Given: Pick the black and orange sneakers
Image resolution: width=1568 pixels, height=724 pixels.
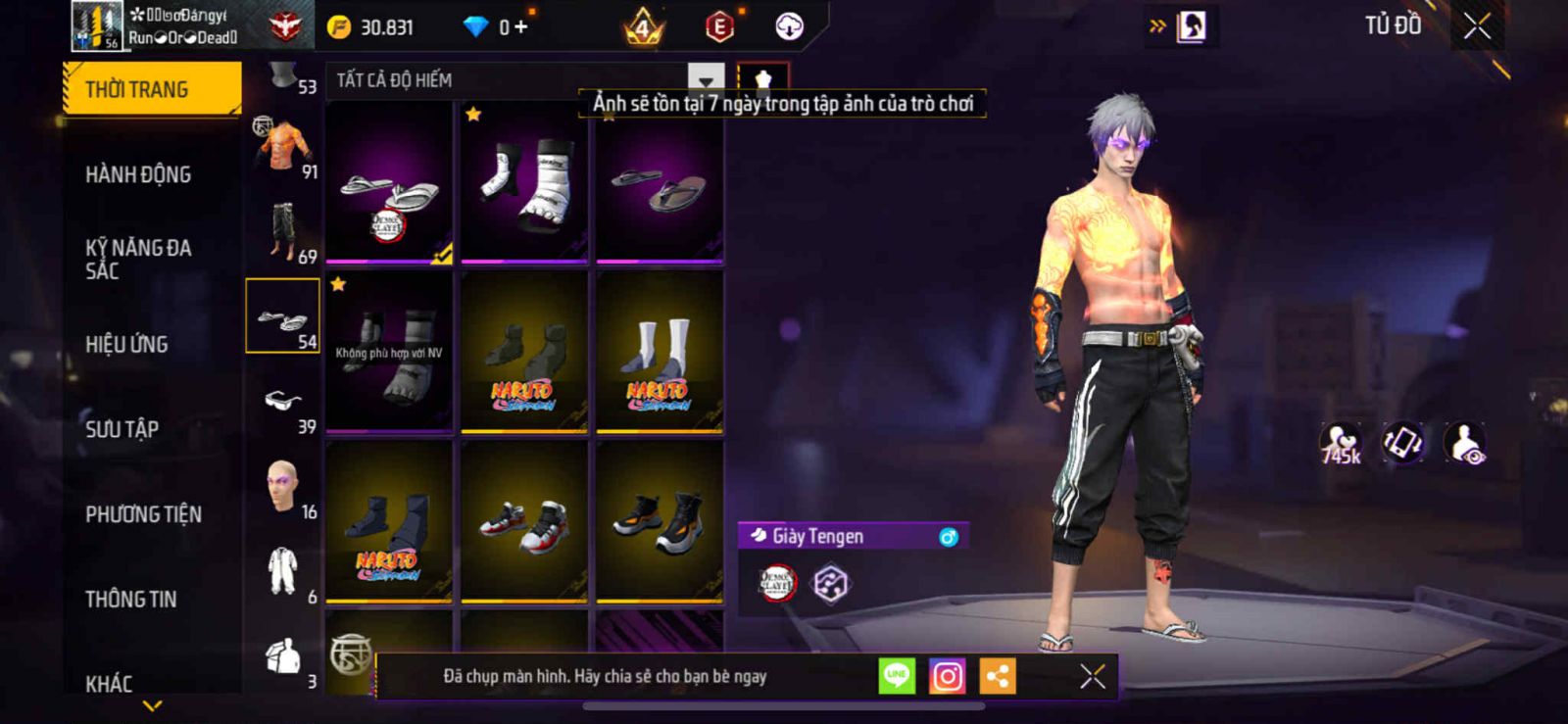Looking at the screenshot, I should click(x=660, y=521).
